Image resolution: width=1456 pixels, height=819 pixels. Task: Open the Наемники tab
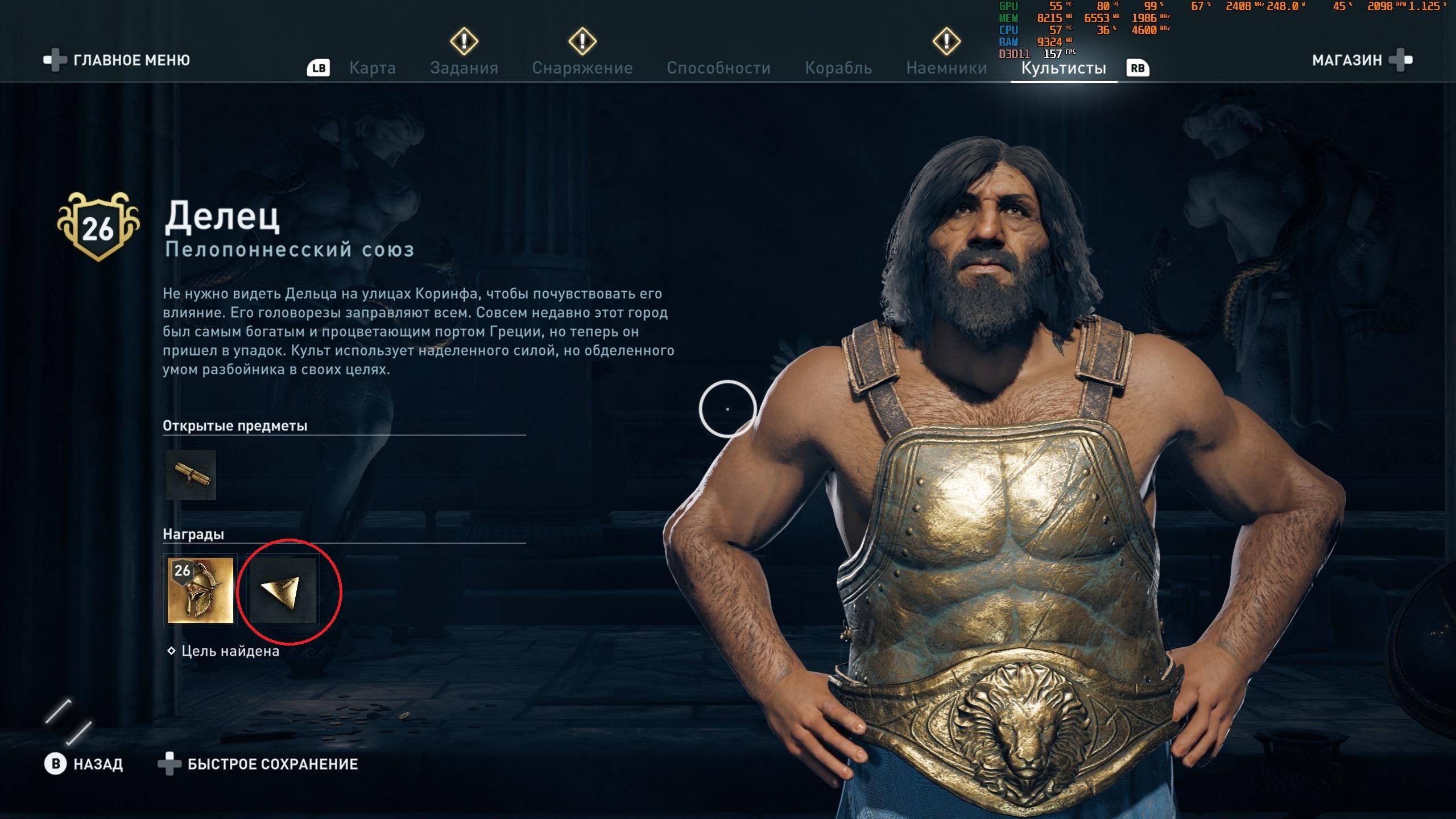(x=946, y=68)
